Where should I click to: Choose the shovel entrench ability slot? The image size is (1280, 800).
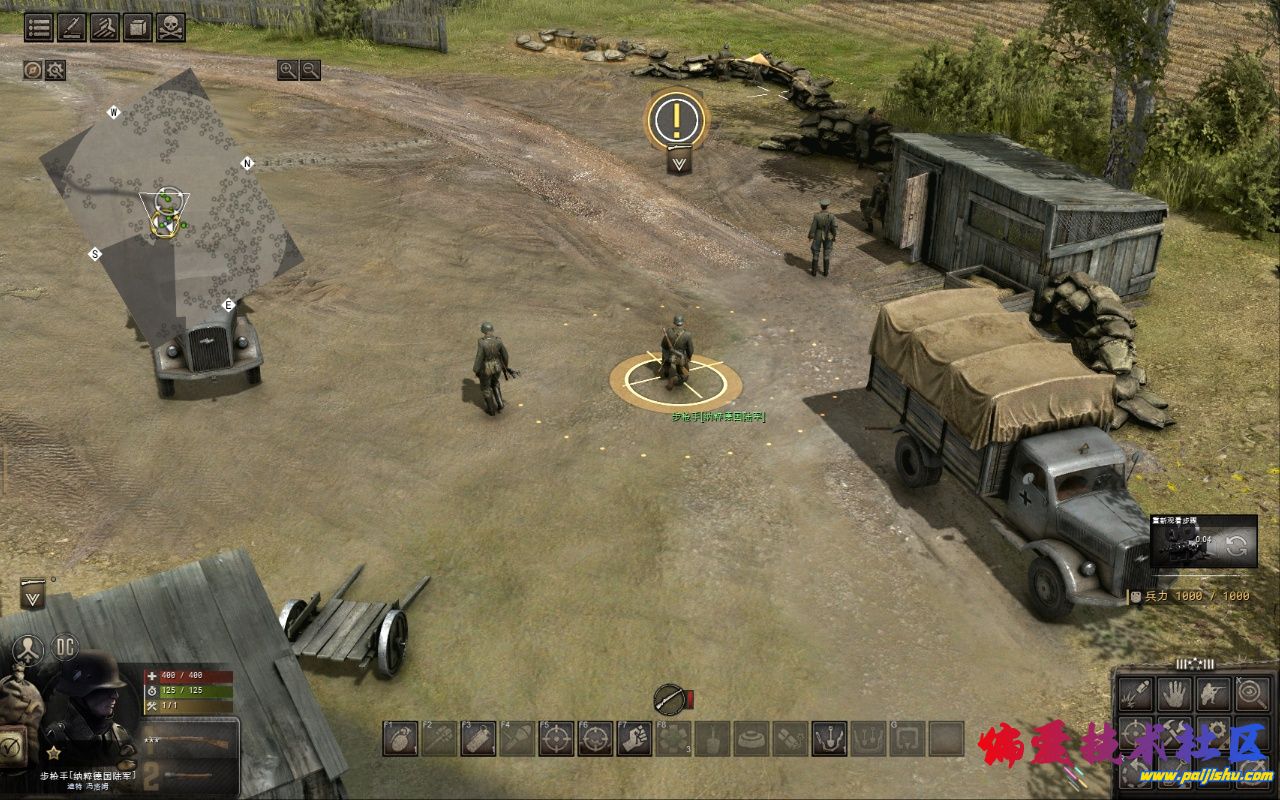pos(712,738)
